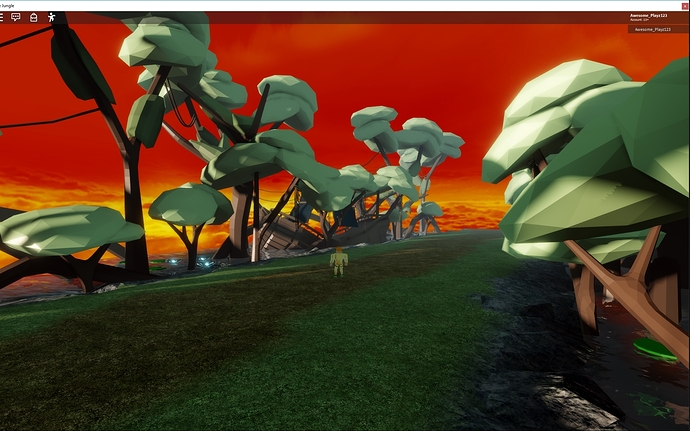Open the emotes figure icon

click(51, 17)
